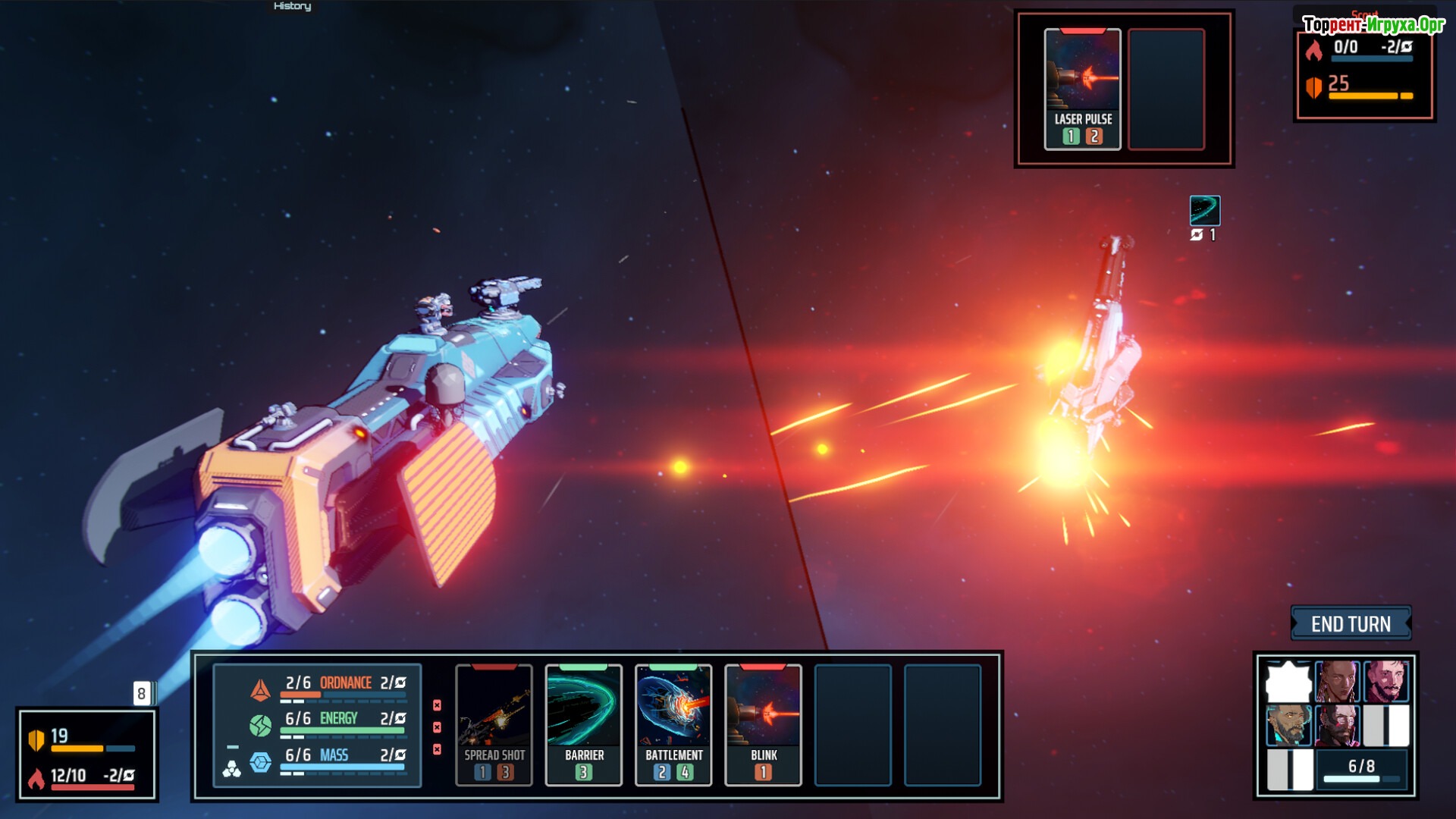
Task: Open the History log
Action: pos(292,6)
